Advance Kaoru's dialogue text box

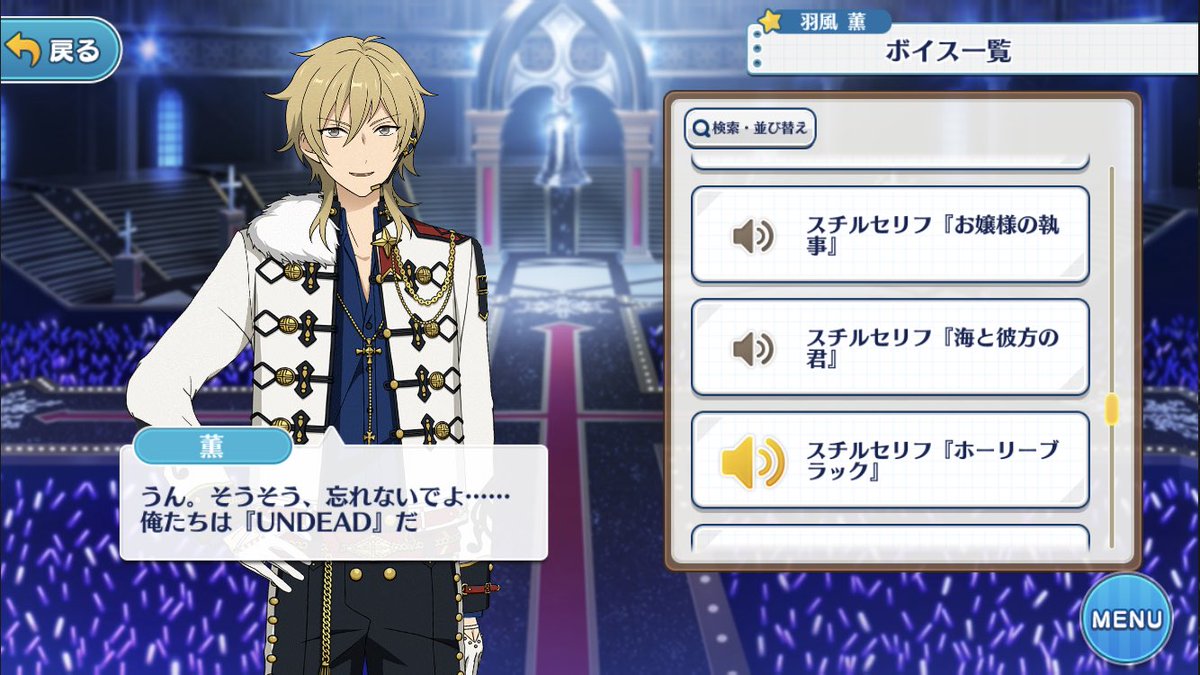334,502
